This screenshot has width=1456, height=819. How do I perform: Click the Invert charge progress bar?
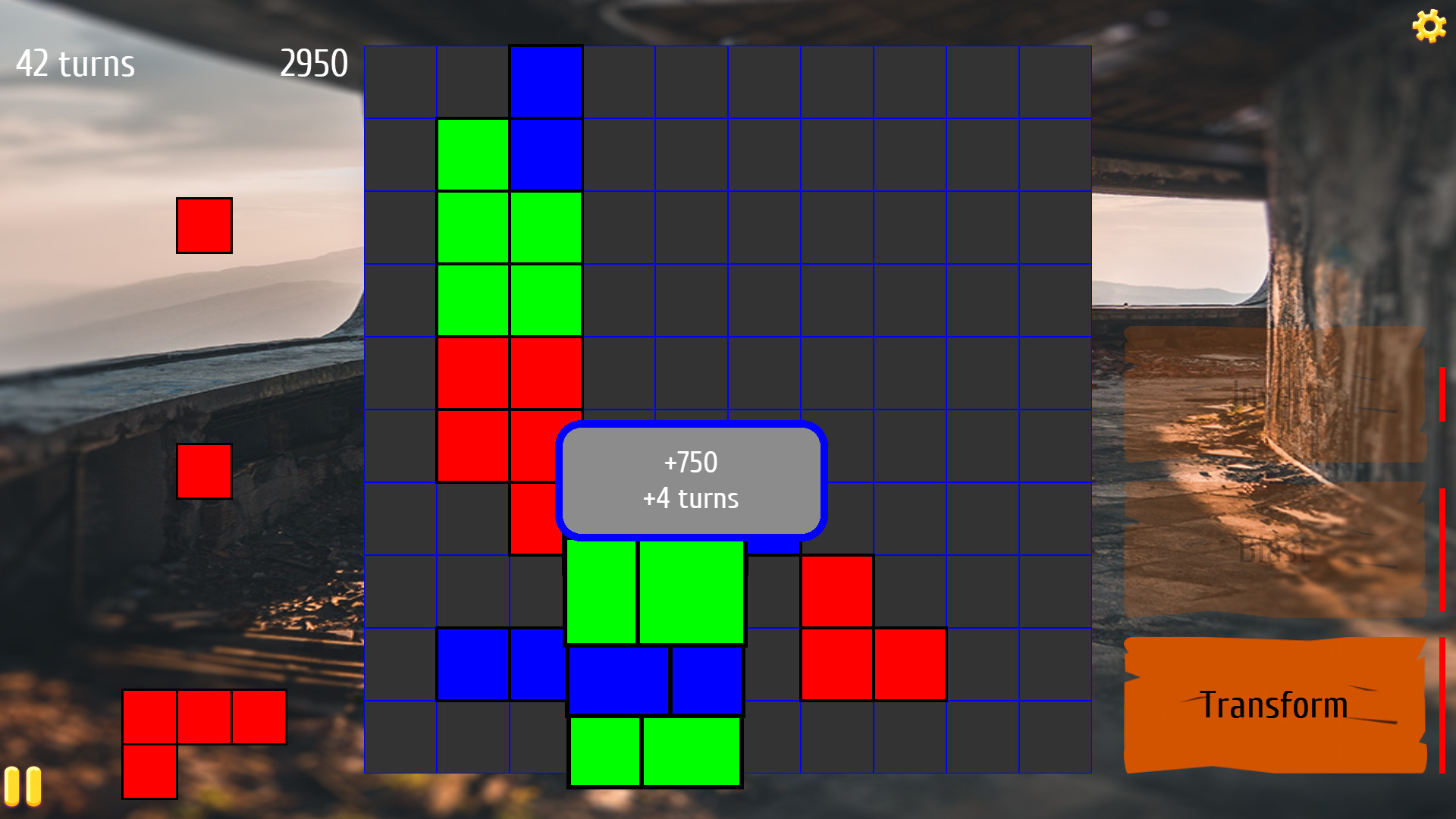coord(1441,394)
